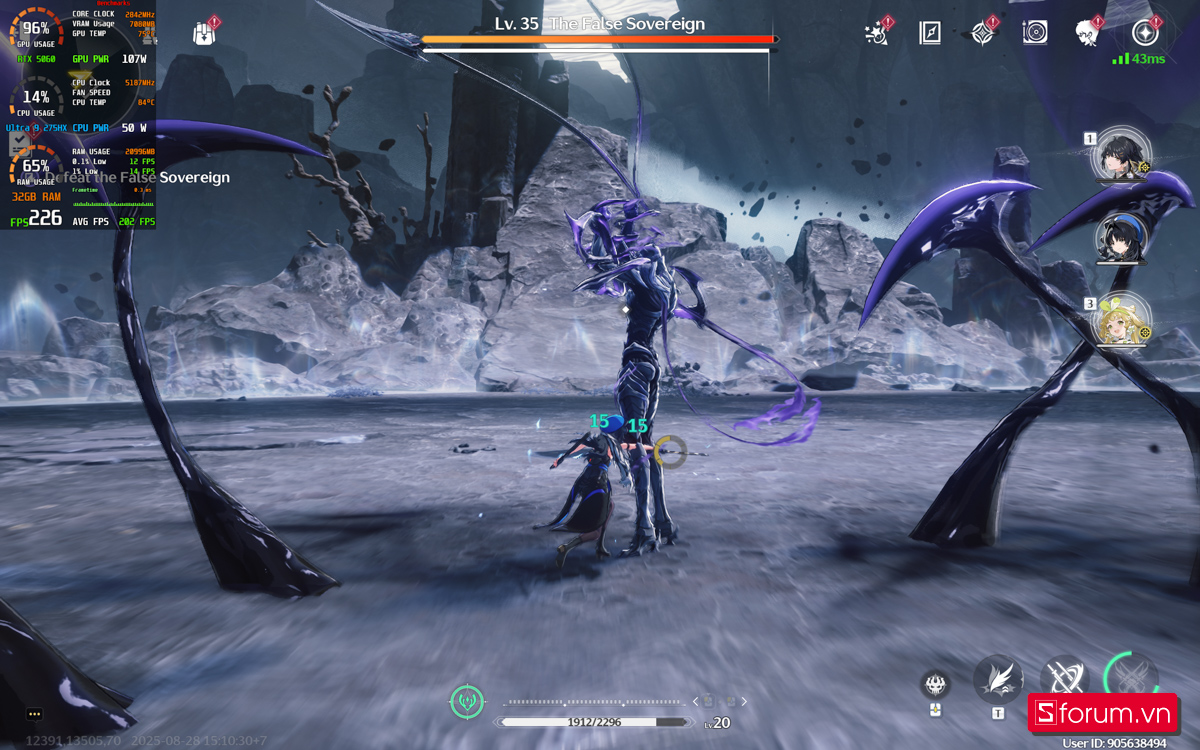Open the four-pointed star quest icon
Image resolution: width=1200 pixels, height=750 pixels.
[x=983, y=32]
